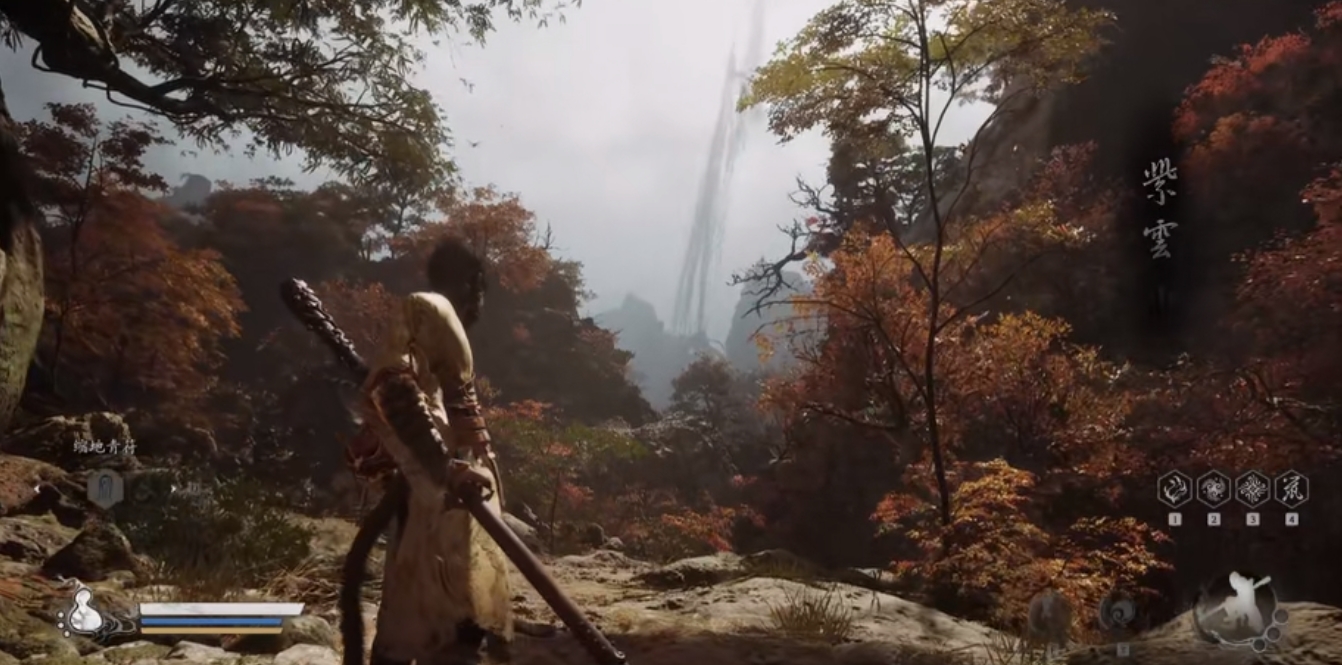This screenshot has height=665, width=1342.
Task: Activate the flame wisp spell icon
Action: point(1174,489)
